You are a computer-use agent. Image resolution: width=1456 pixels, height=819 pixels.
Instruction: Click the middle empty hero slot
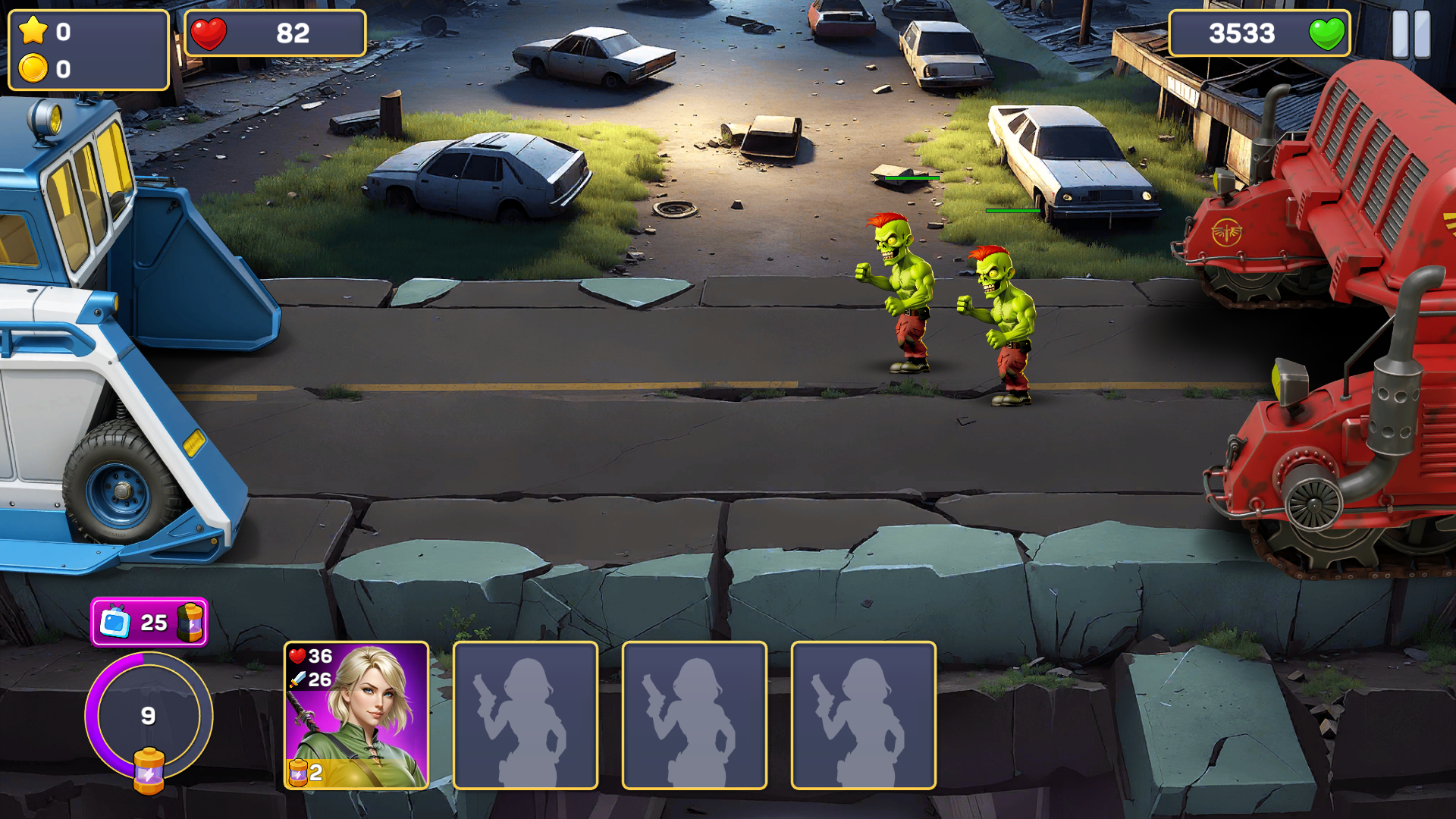694,717
